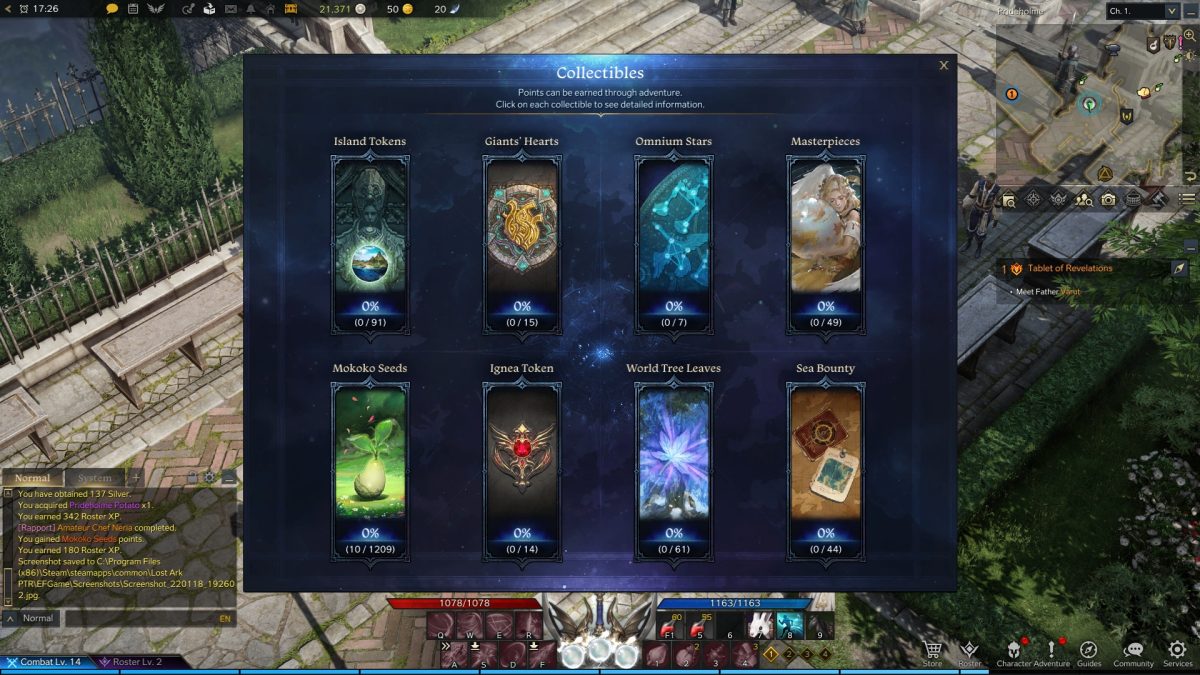Zoom in with the minimap magnifier button
This screenshot has height=675, width=1200.
[x=1190, y=35]
